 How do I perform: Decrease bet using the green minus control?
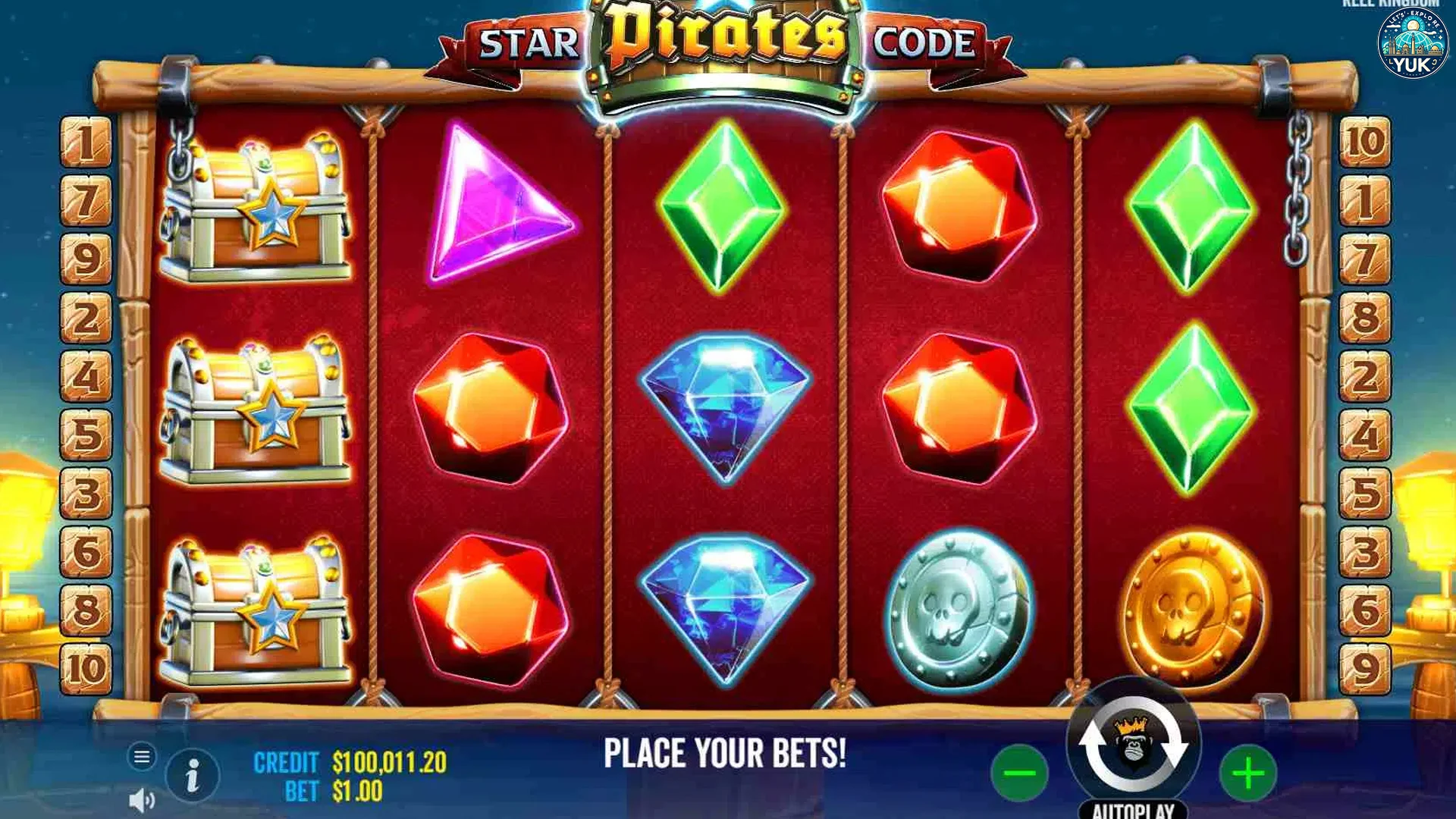coord(1019,772)
